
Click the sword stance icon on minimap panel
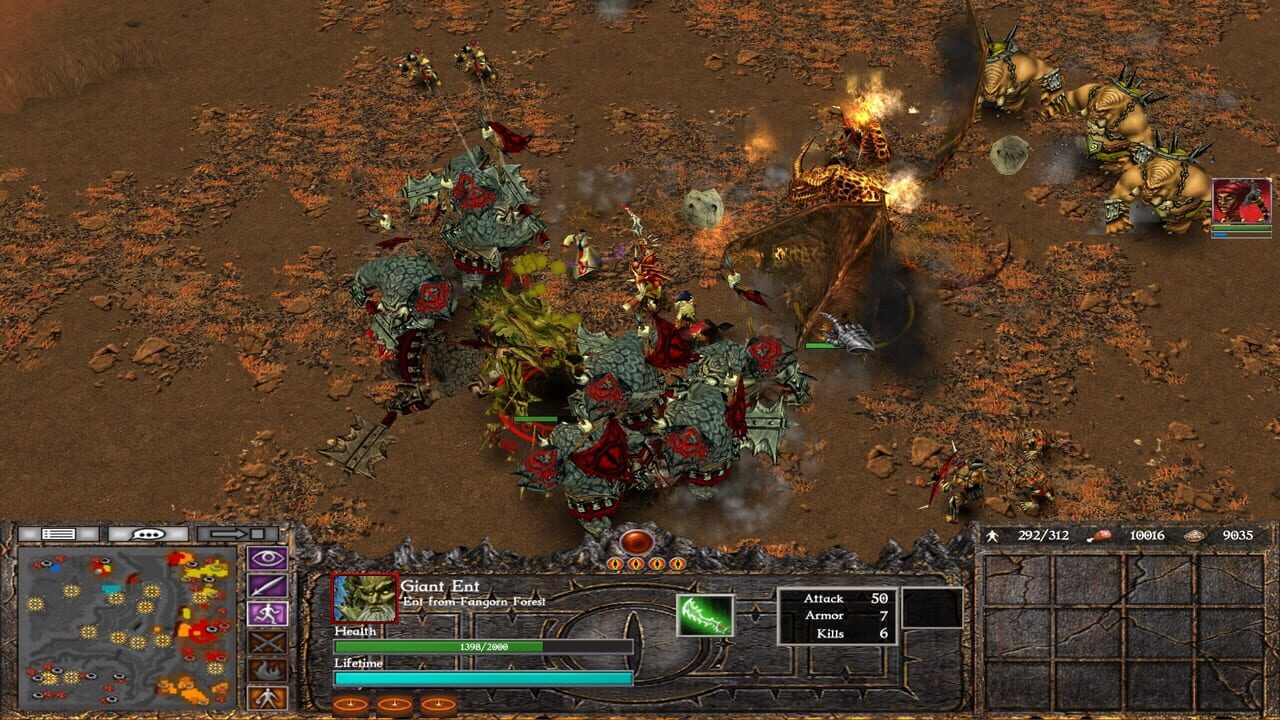(265, 585)
